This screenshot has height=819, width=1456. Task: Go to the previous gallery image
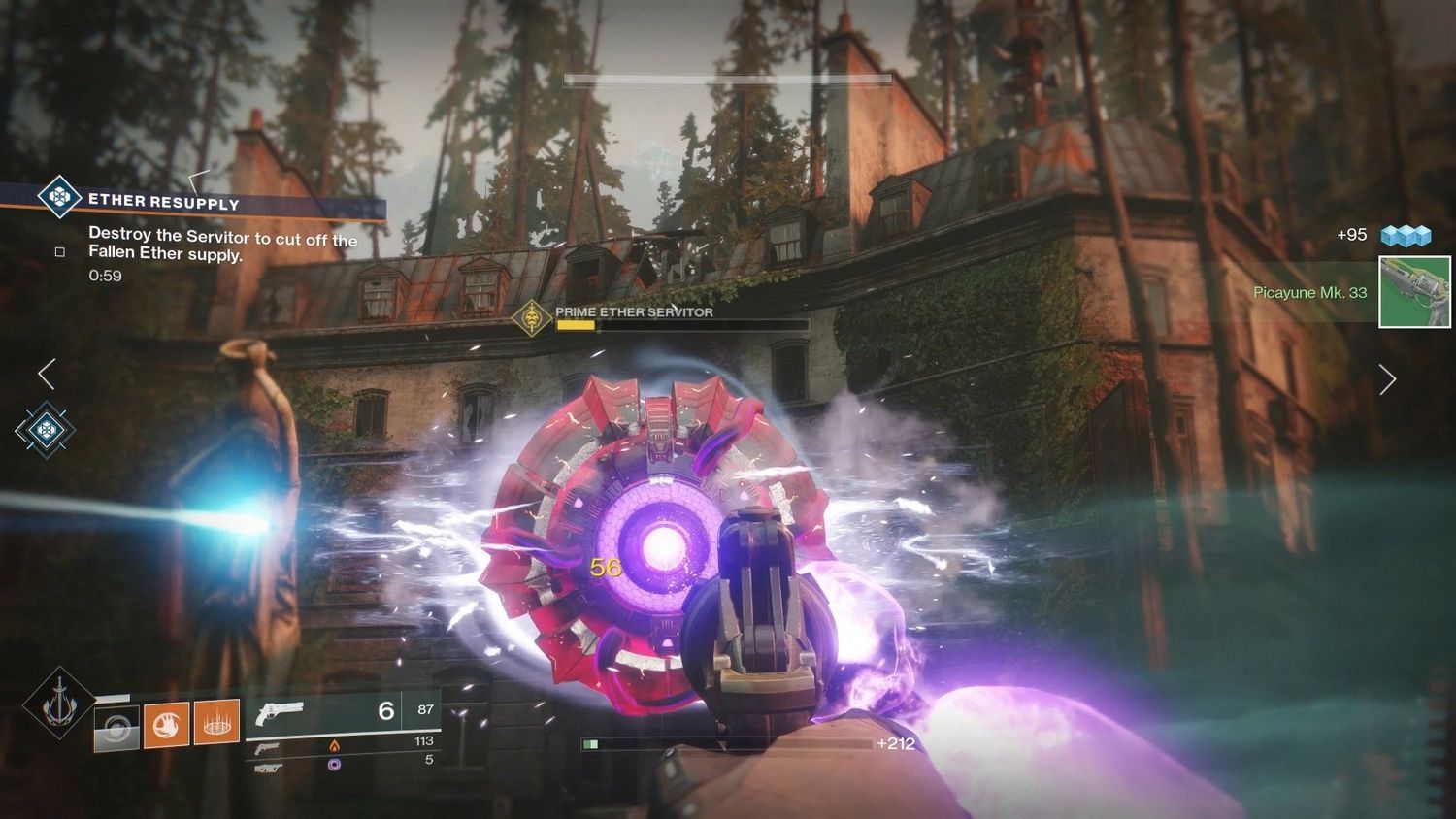tap(47, 374)
